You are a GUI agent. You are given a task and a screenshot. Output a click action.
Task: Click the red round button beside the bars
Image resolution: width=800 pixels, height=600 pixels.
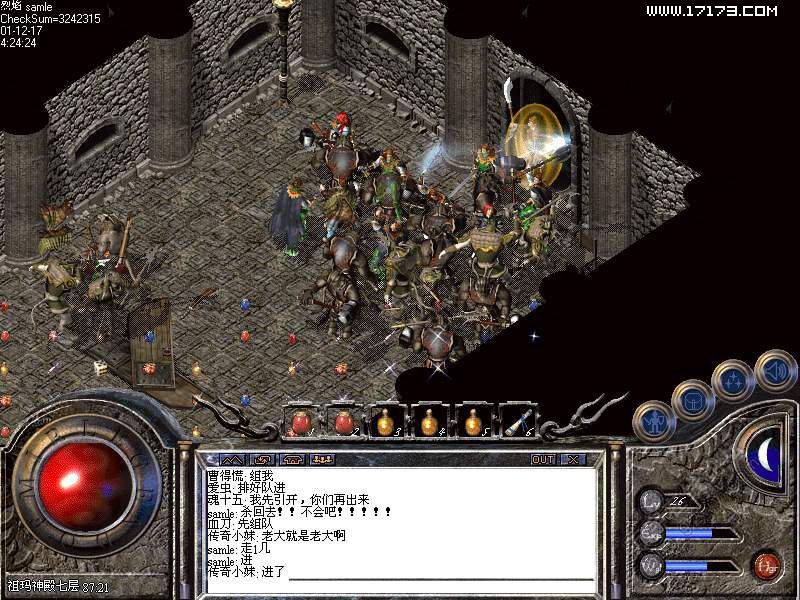coord(766,565)
